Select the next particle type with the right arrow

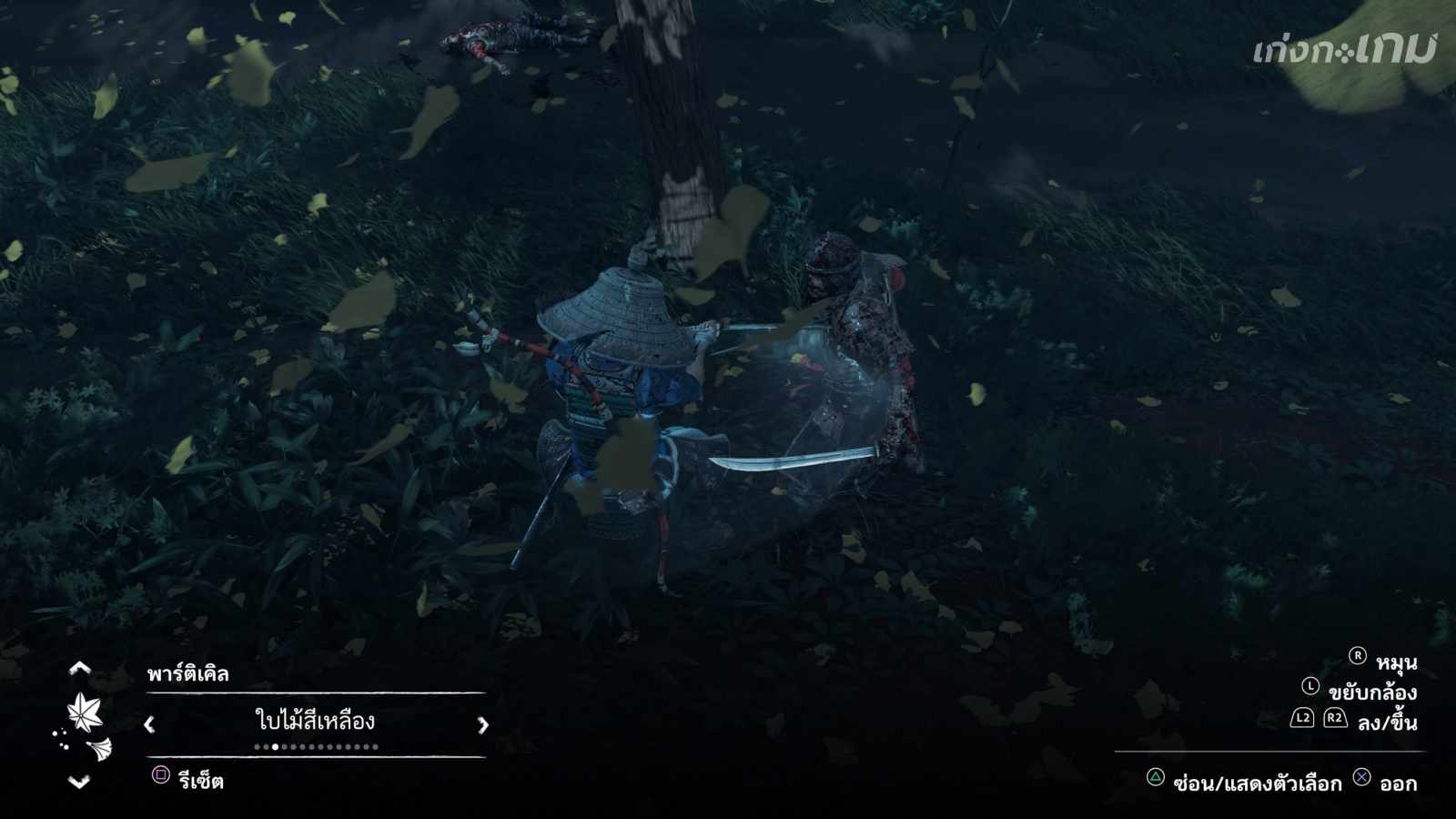482,724
